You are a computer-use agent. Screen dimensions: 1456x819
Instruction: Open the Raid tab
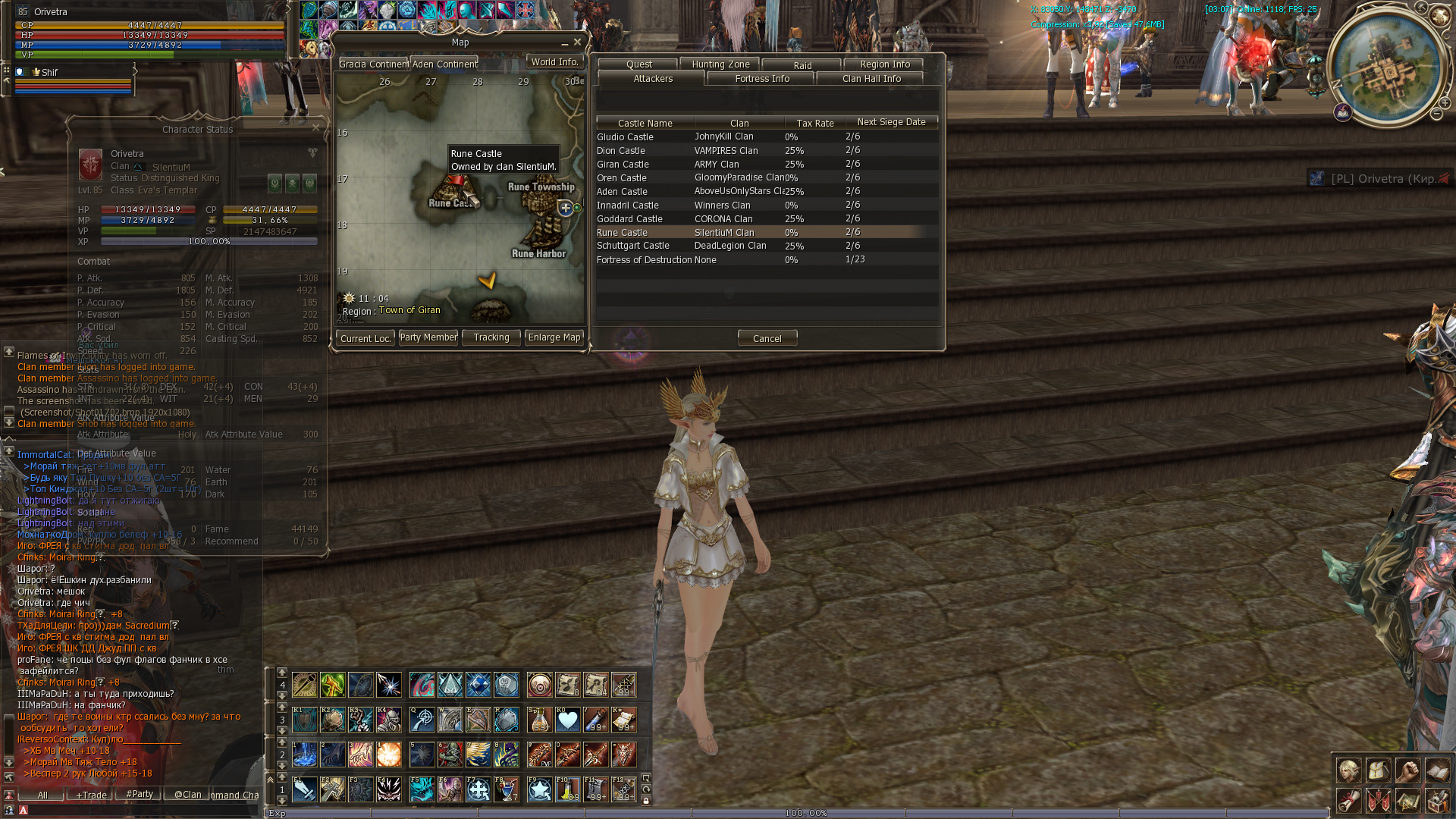(802, 65)
